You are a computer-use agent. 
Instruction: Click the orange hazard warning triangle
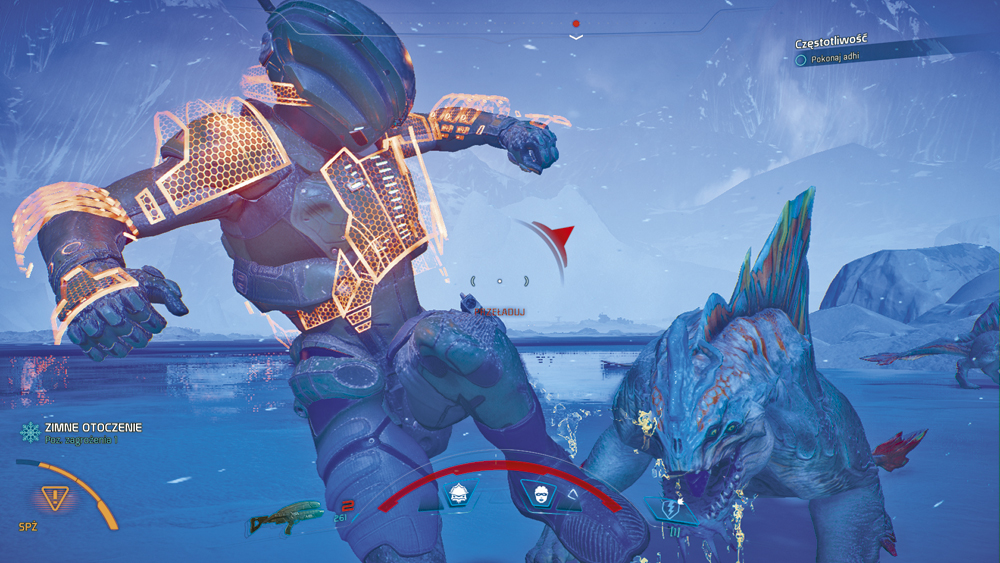[x=54, y=497]
